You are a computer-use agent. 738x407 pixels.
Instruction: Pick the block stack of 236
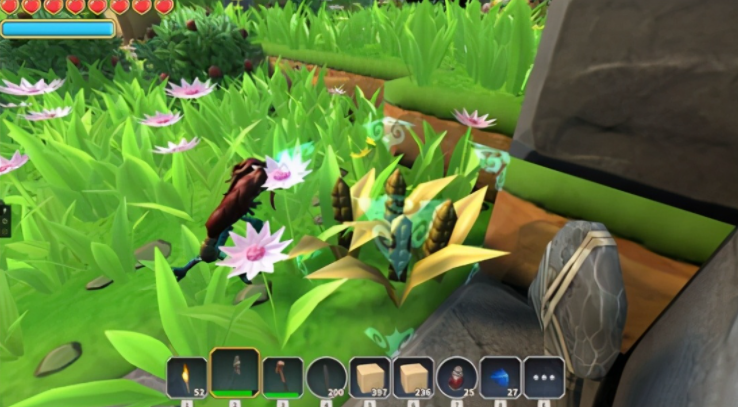click(x=413, y=378)
